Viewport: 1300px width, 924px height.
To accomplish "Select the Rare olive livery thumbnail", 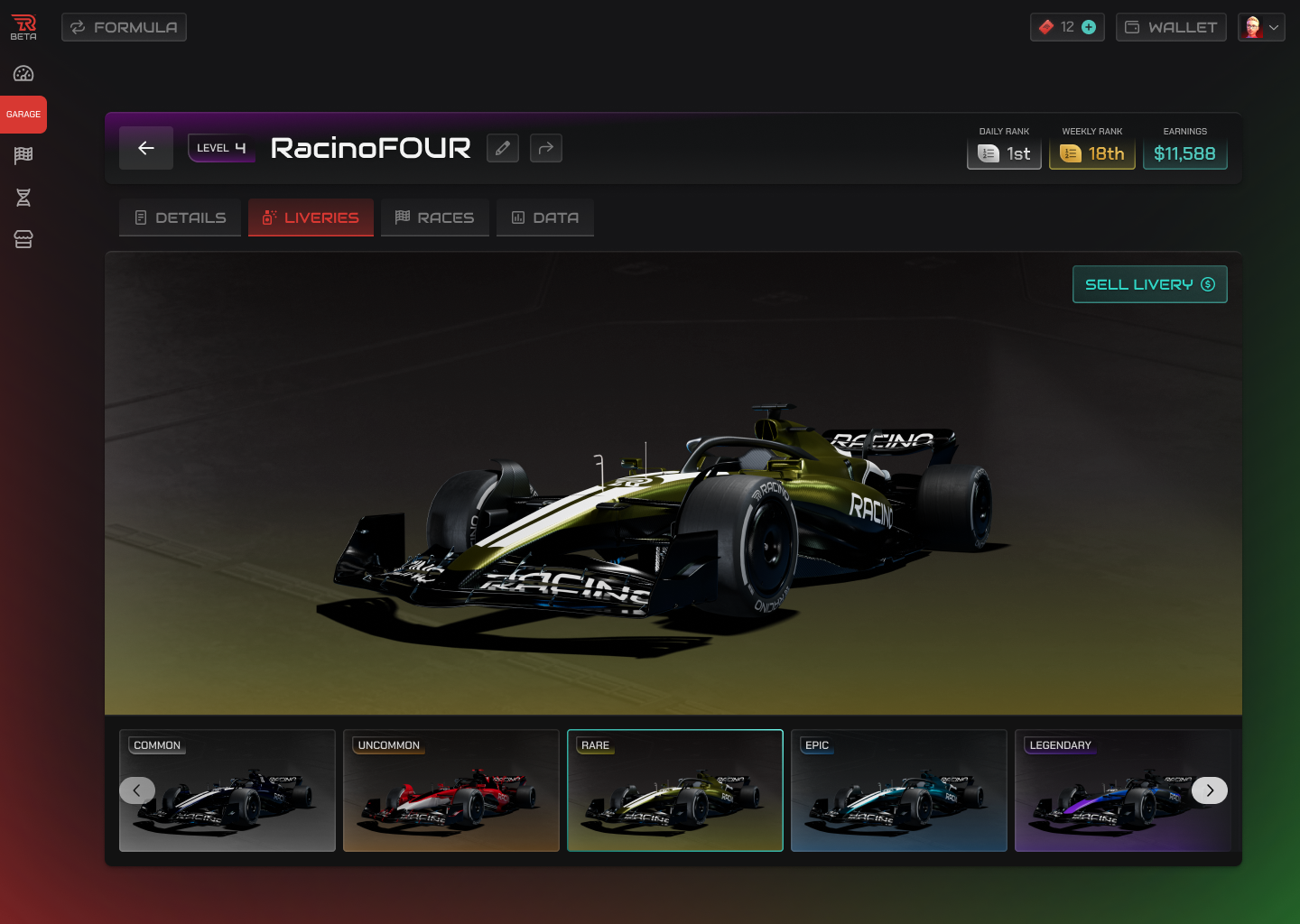I will click(675, 790).
